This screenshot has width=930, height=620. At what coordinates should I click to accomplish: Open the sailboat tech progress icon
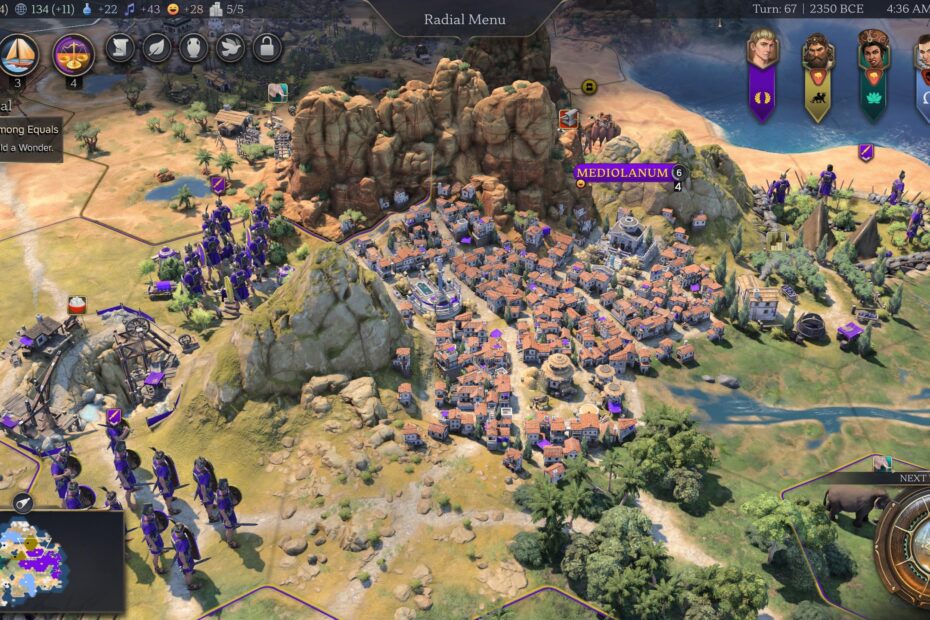[18, 54]
